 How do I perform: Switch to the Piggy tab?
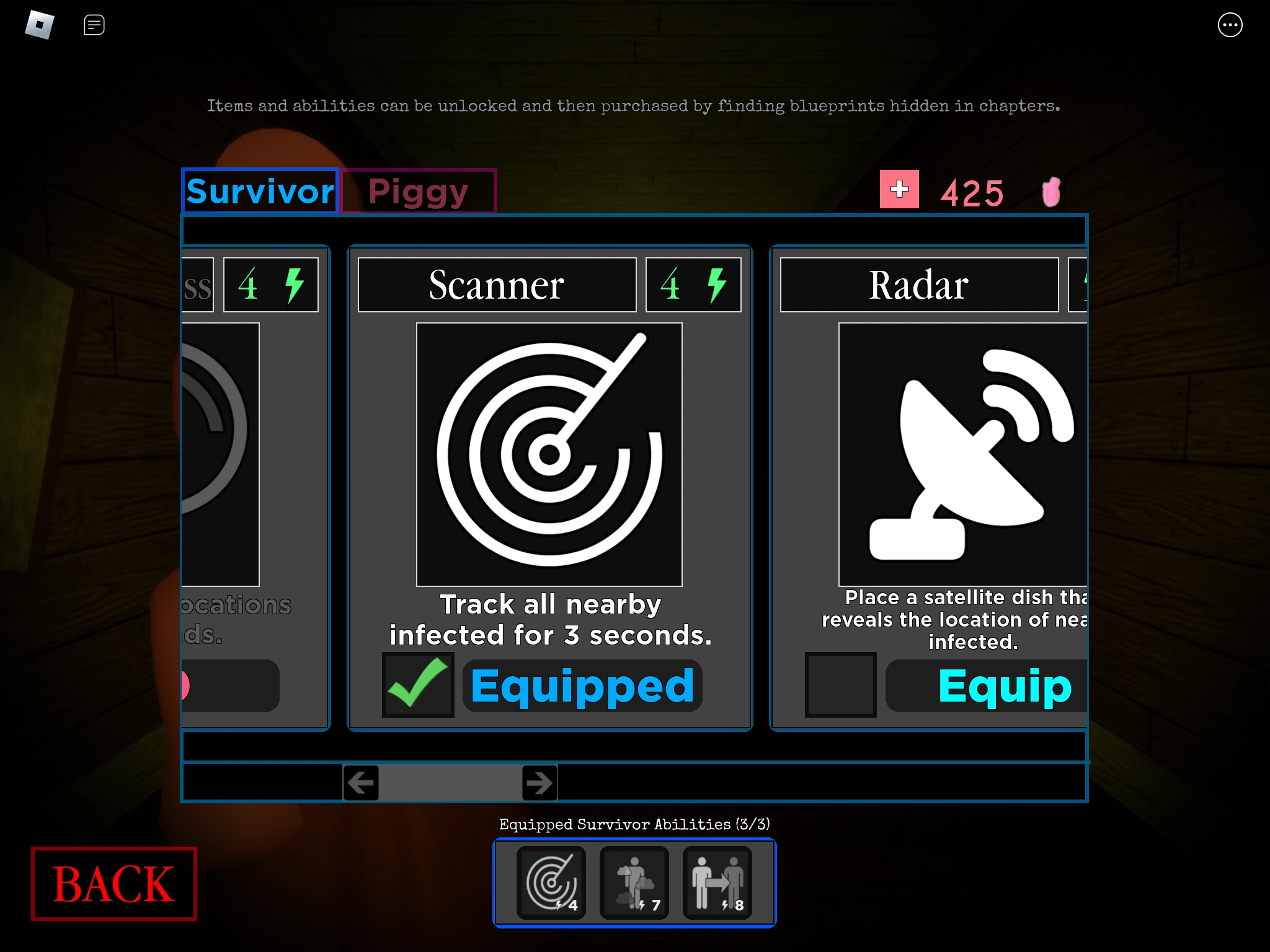(x=417, y=191)
